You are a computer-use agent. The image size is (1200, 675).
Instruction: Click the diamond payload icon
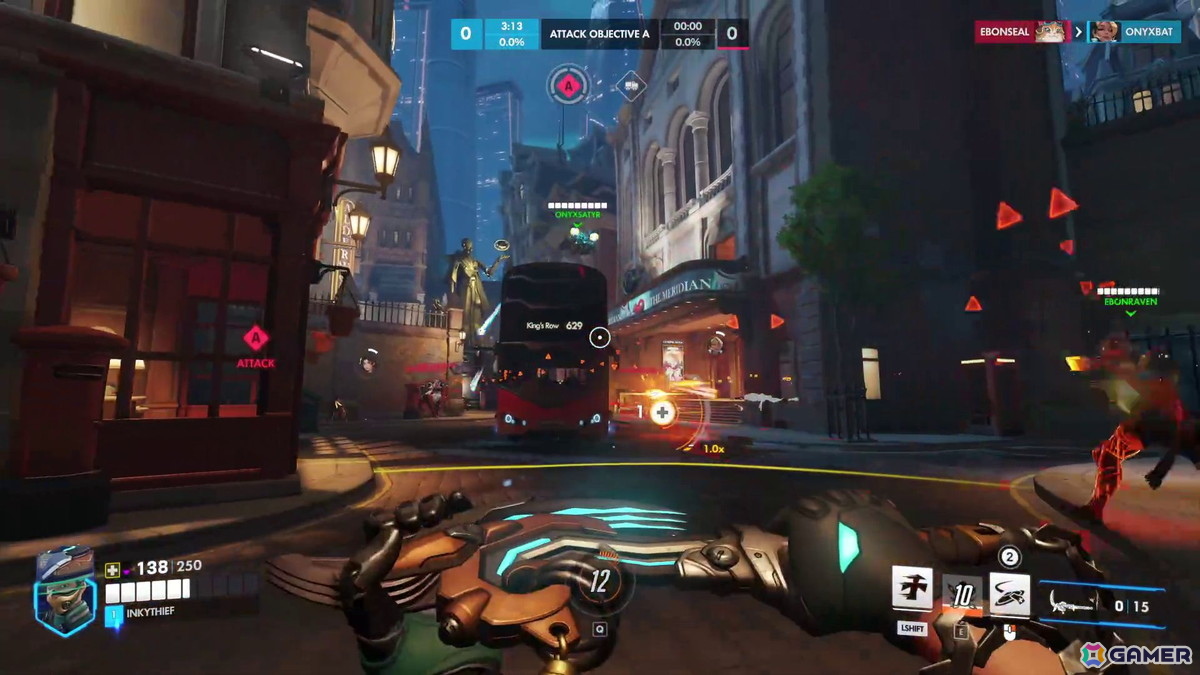[630, 87]
